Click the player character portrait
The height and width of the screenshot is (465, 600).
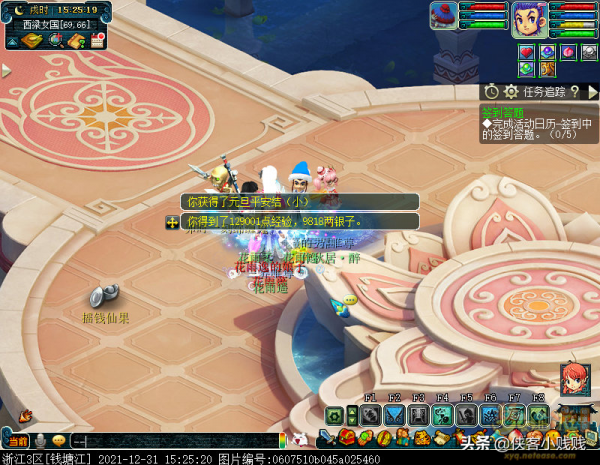tap(529, 19)
